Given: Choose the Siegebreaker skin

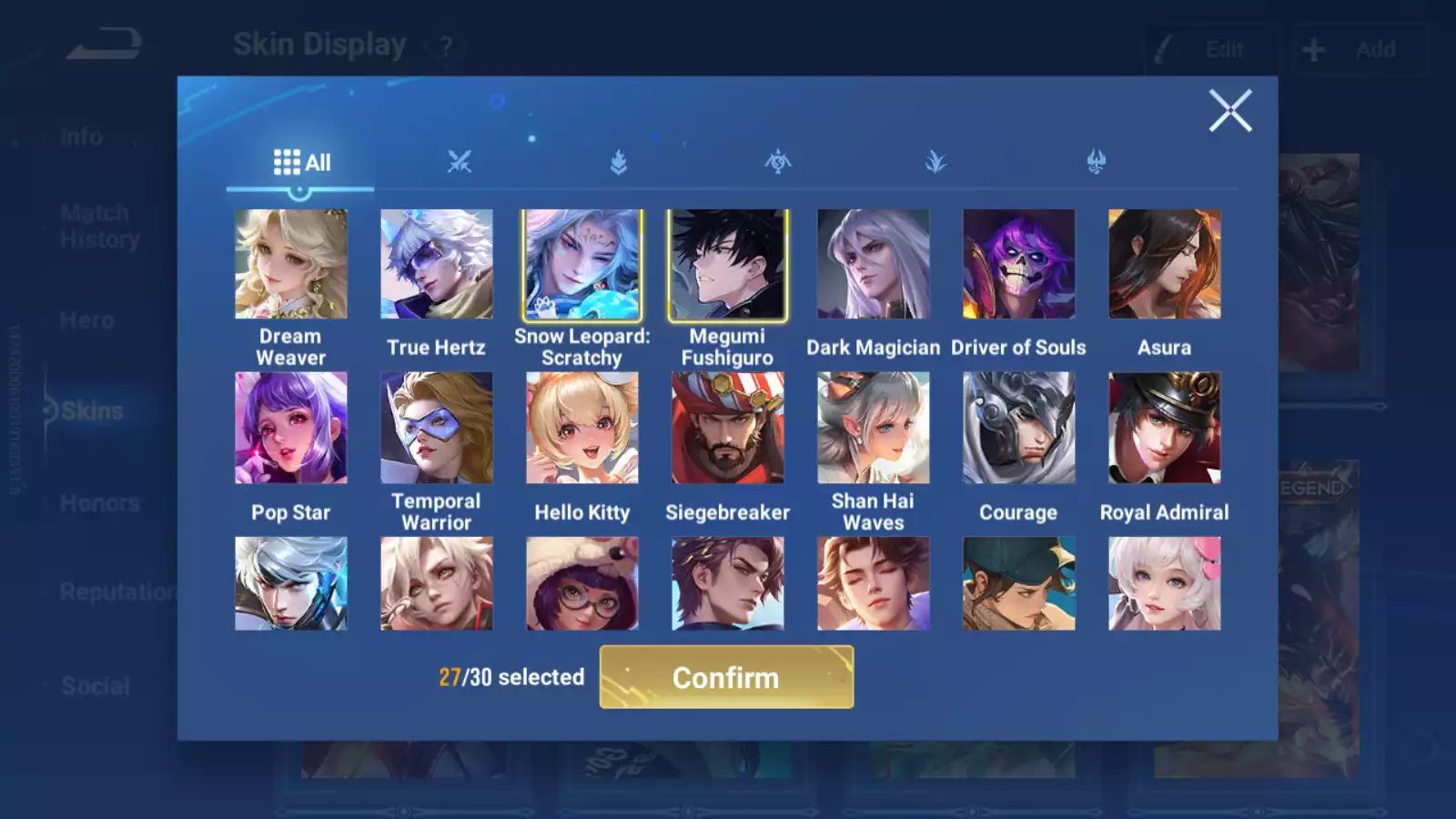Looking at the screenshot, I should point(728,428).
